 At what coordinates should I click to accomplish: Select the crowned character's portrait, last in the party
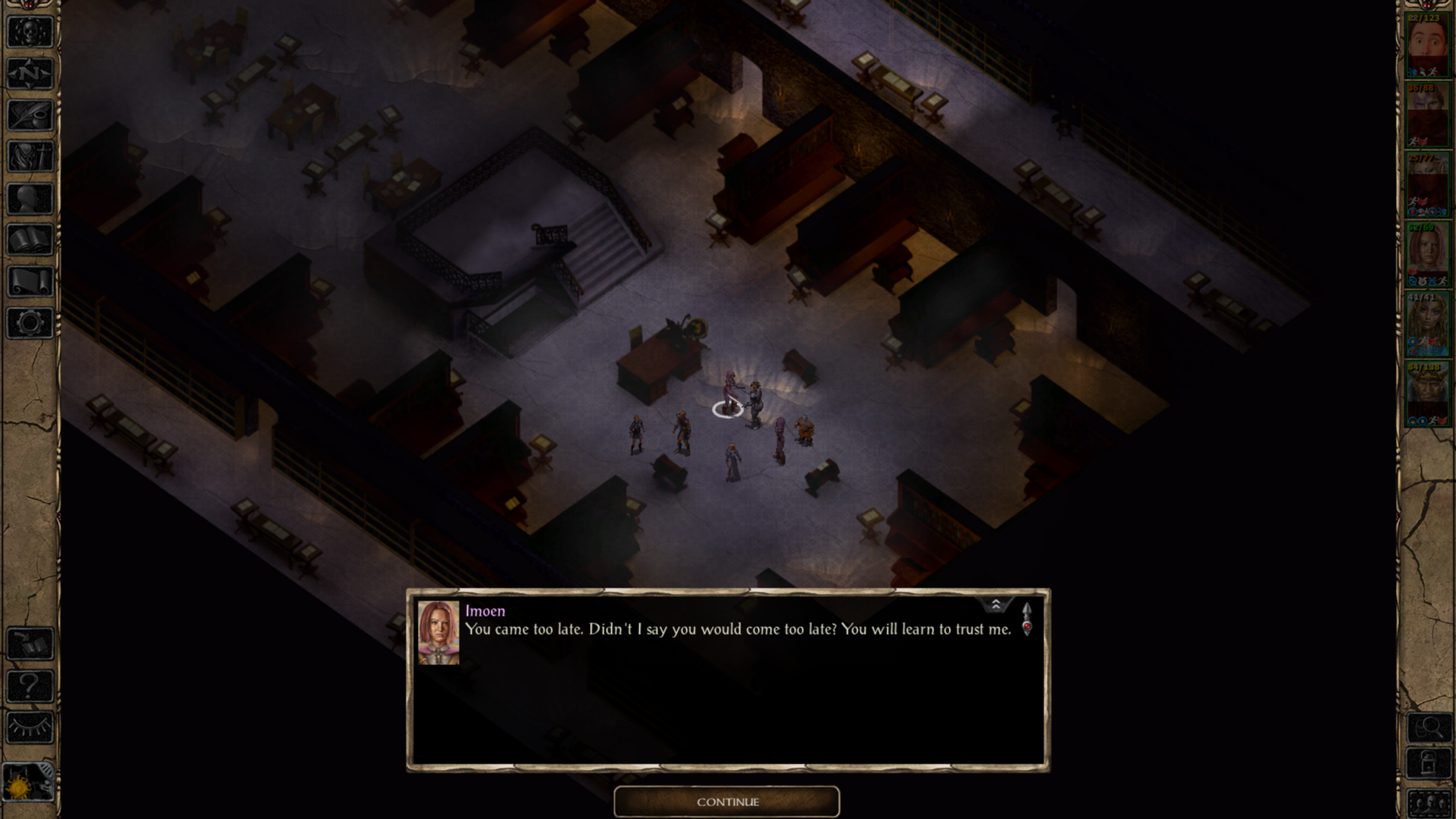pos(1428,392)
